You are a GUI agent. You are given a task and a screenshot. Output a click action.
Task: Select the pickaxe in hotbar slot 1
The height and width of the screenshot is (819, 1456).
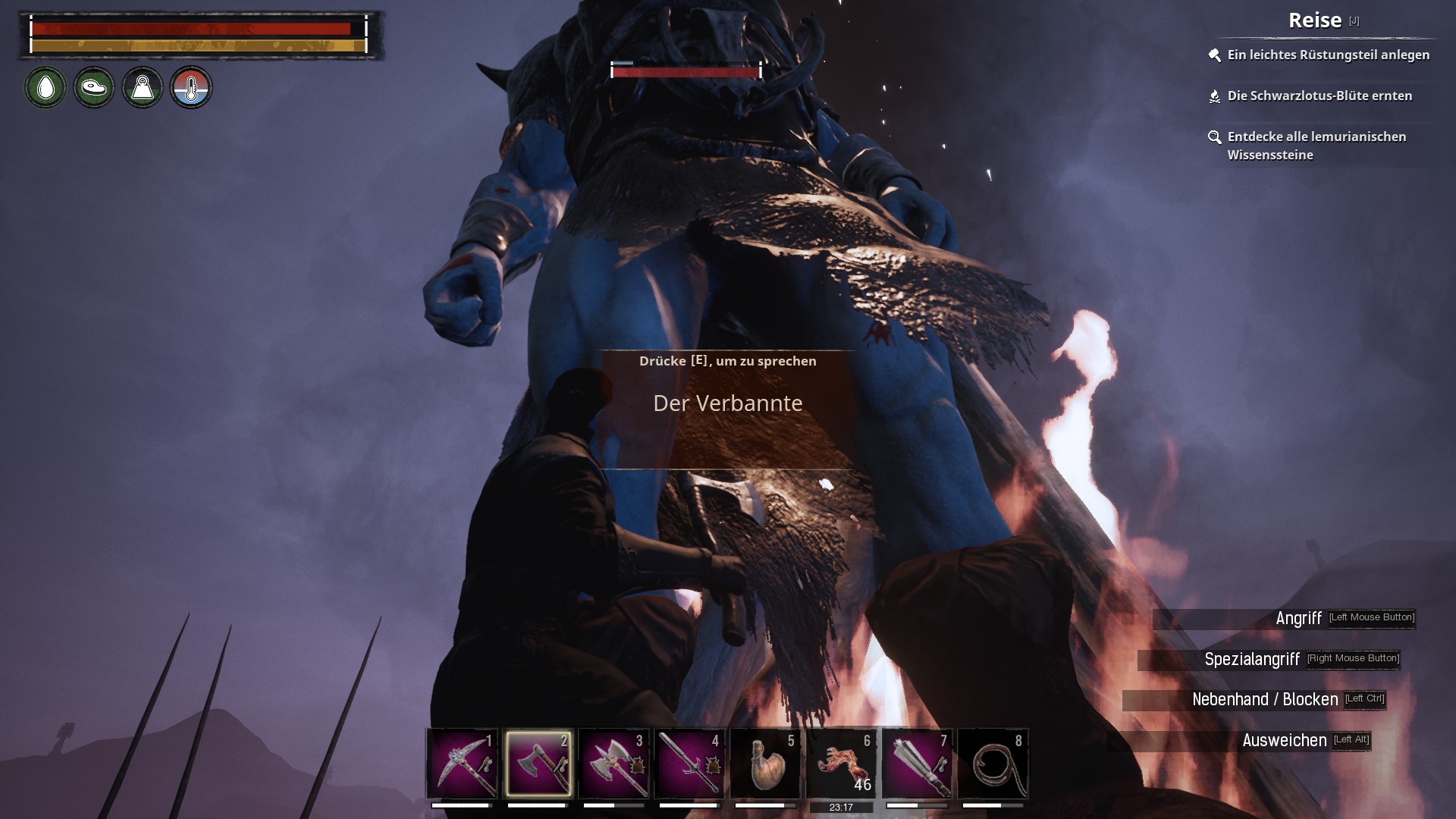[x=462, y=763]
